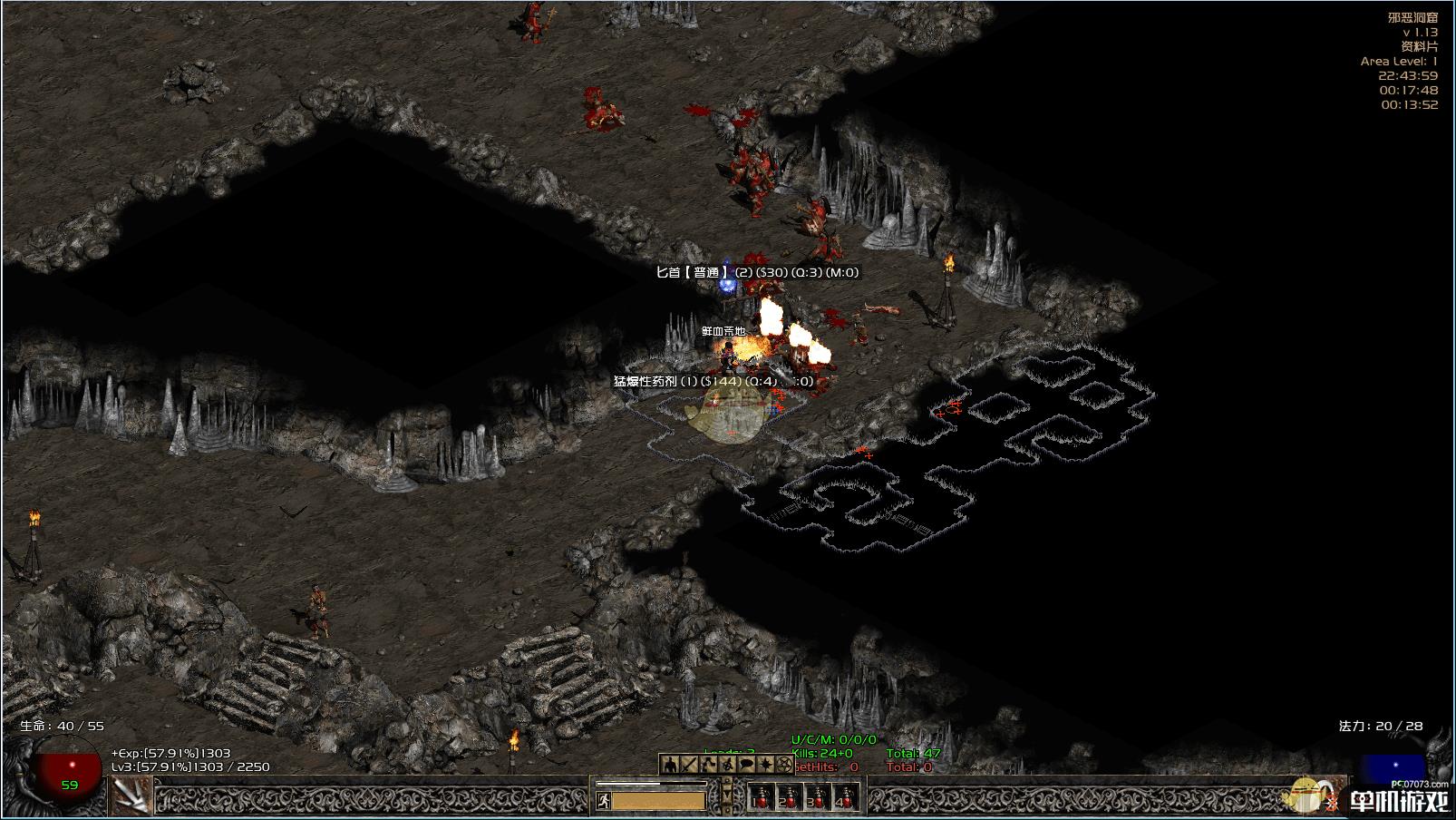Use the healing potion in belt slot 1
The width and height of the screenshot is (1456, 820).
pos(760,799)
